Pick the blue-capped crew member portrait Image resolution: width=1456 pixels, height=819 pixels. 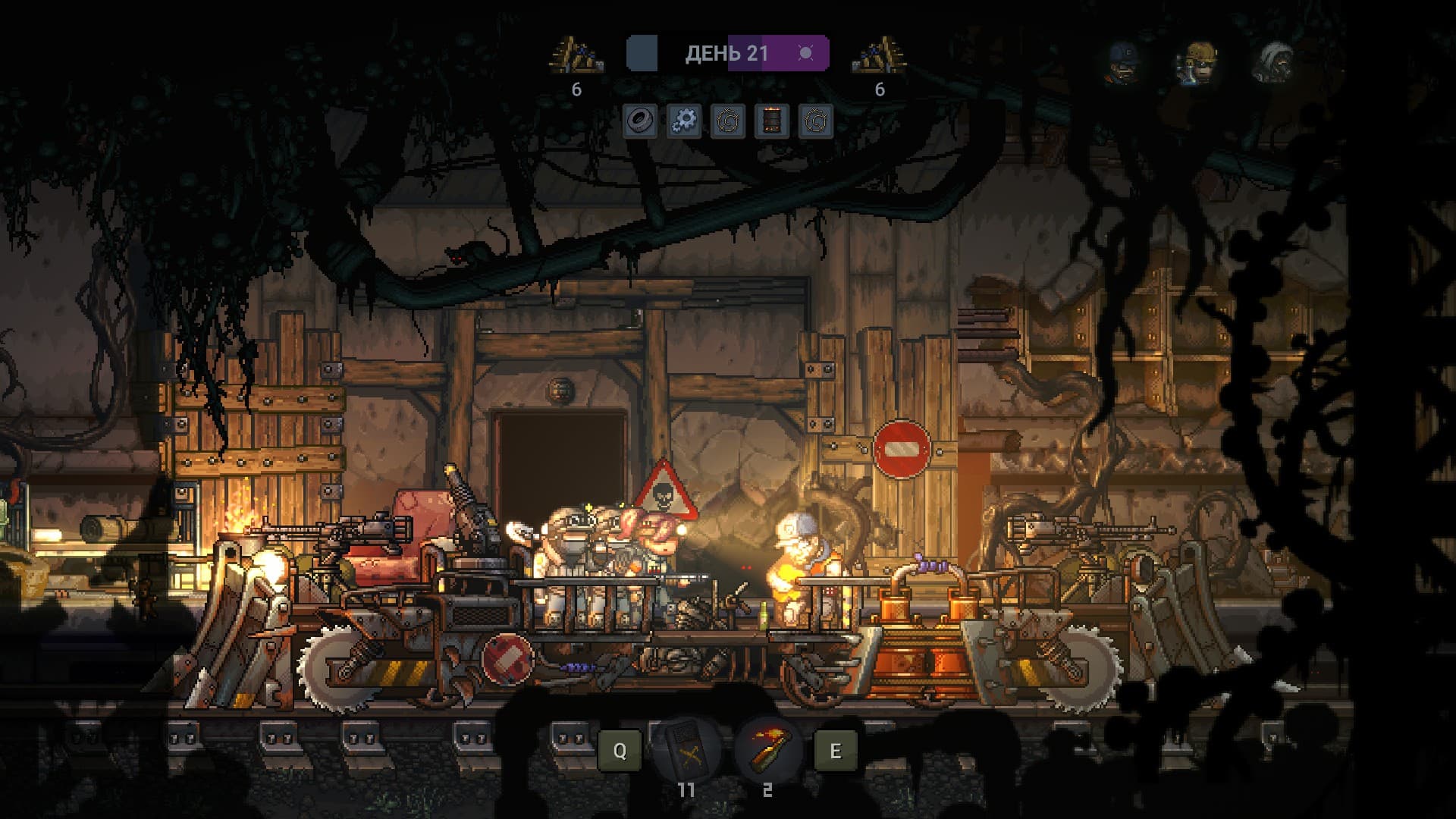point(1122,62)
